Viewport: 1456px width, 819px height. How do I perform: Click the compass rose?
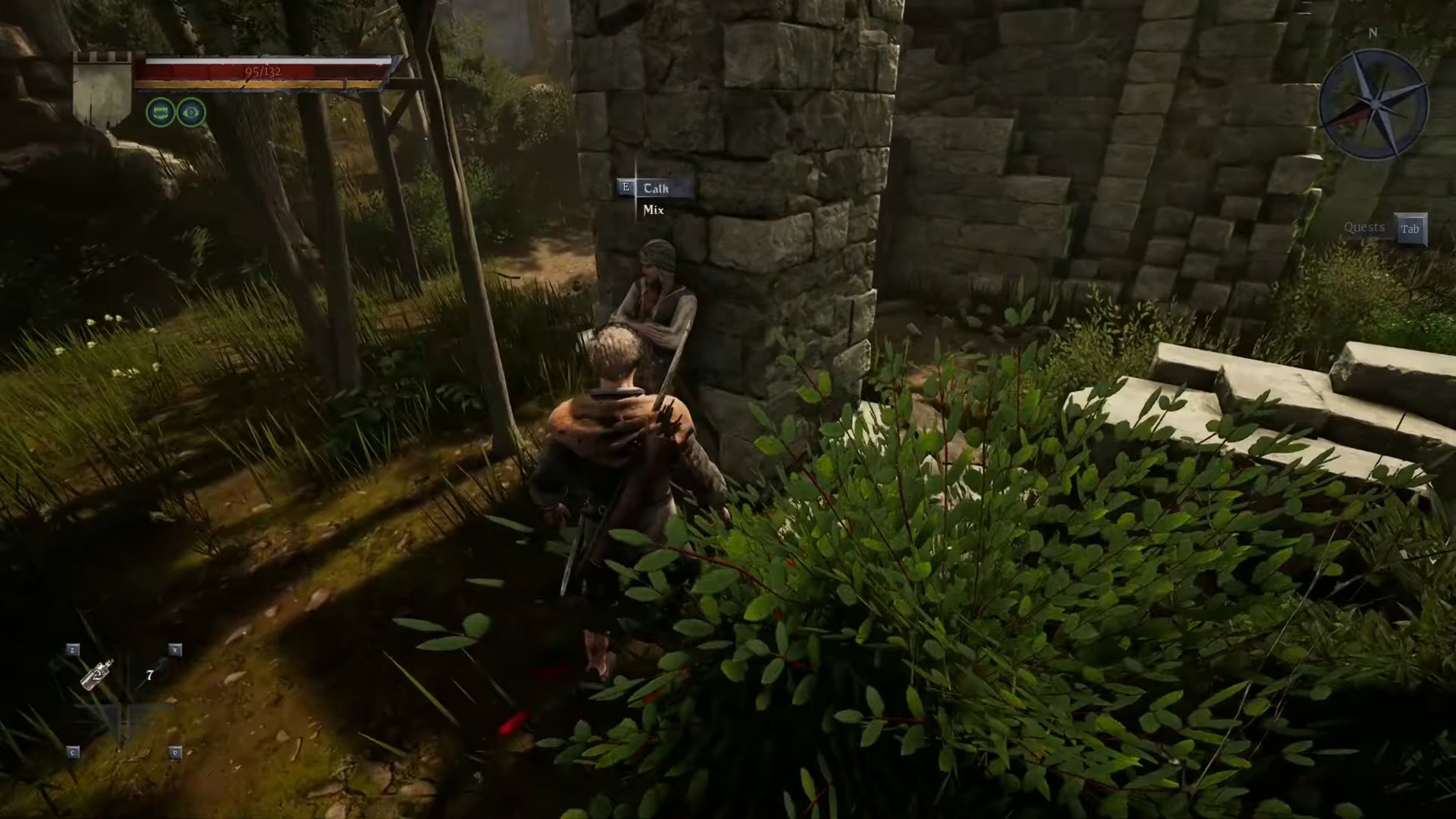[1373, 104]
